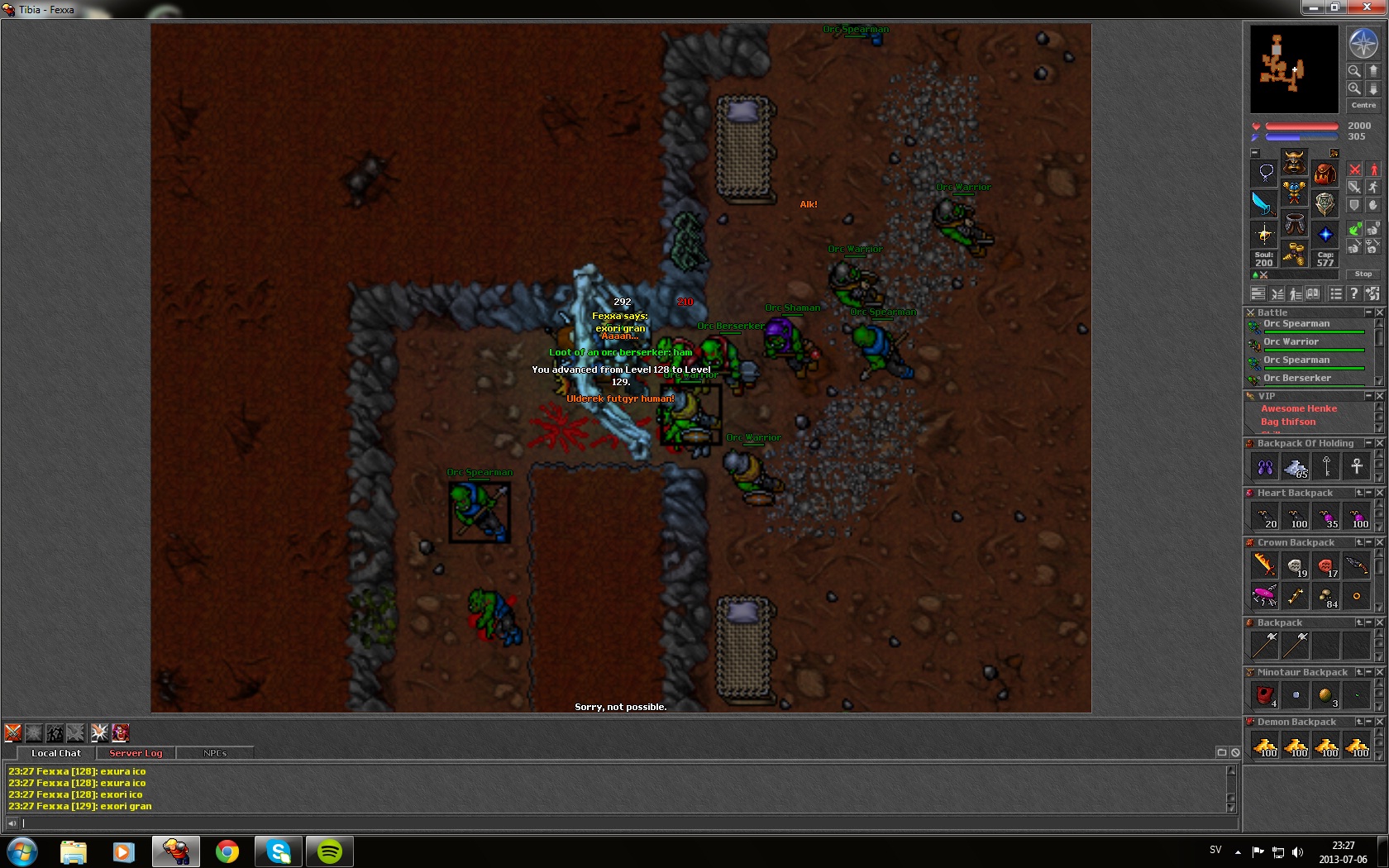1389x868 pixels.
Task: Open the NPCs chat tab
Action: 215,753
